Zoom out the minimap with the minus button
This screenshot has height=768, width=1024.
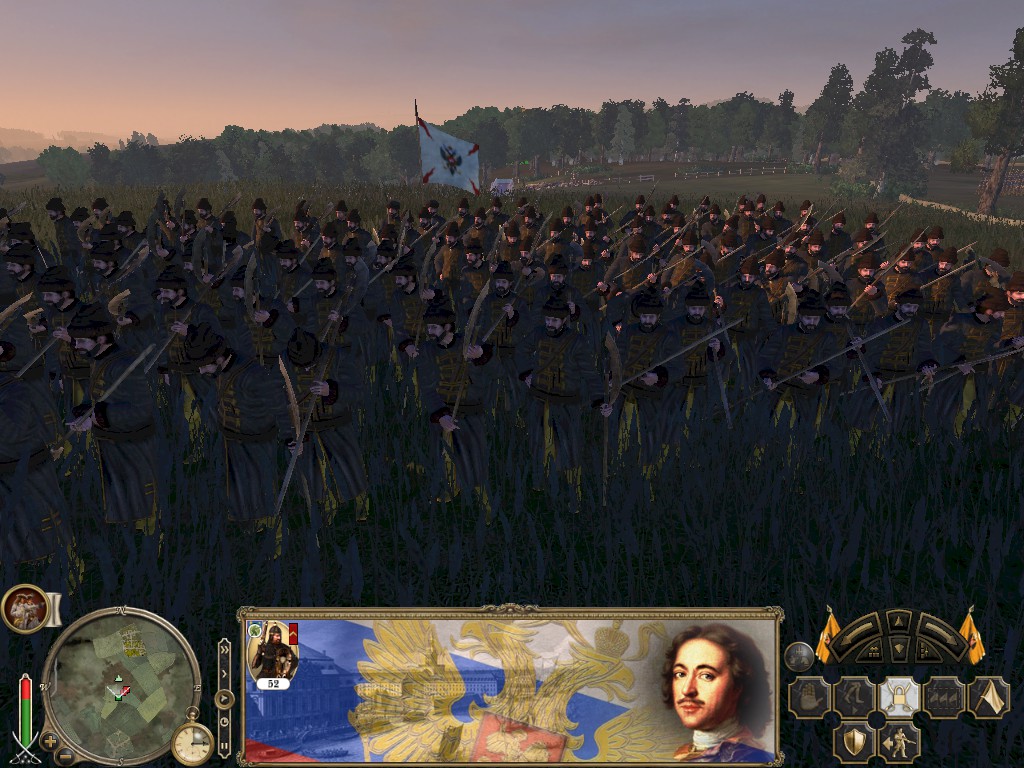[65, 755]
